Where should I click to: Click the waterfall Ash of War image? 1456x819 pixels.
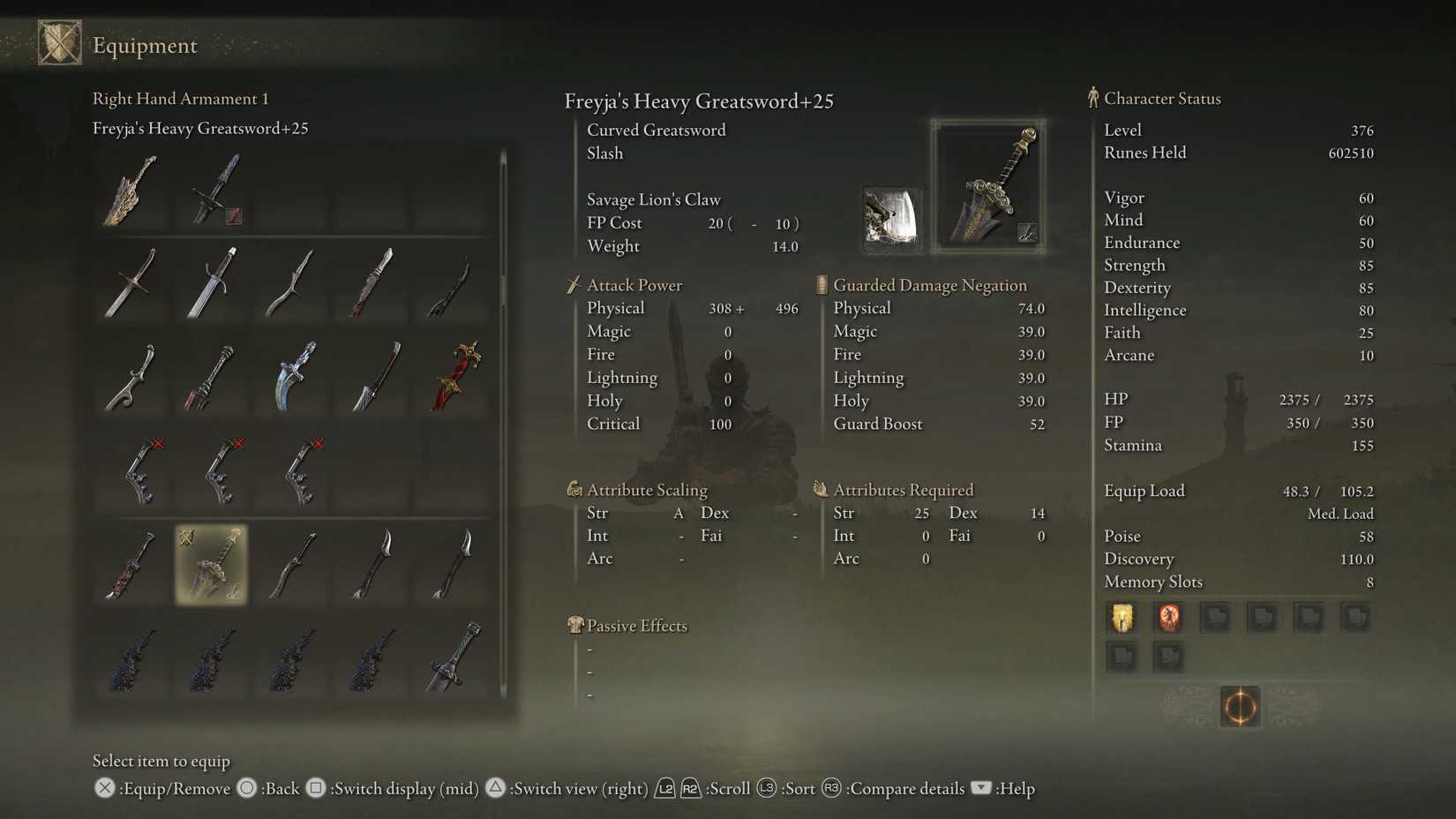point(890,216)
